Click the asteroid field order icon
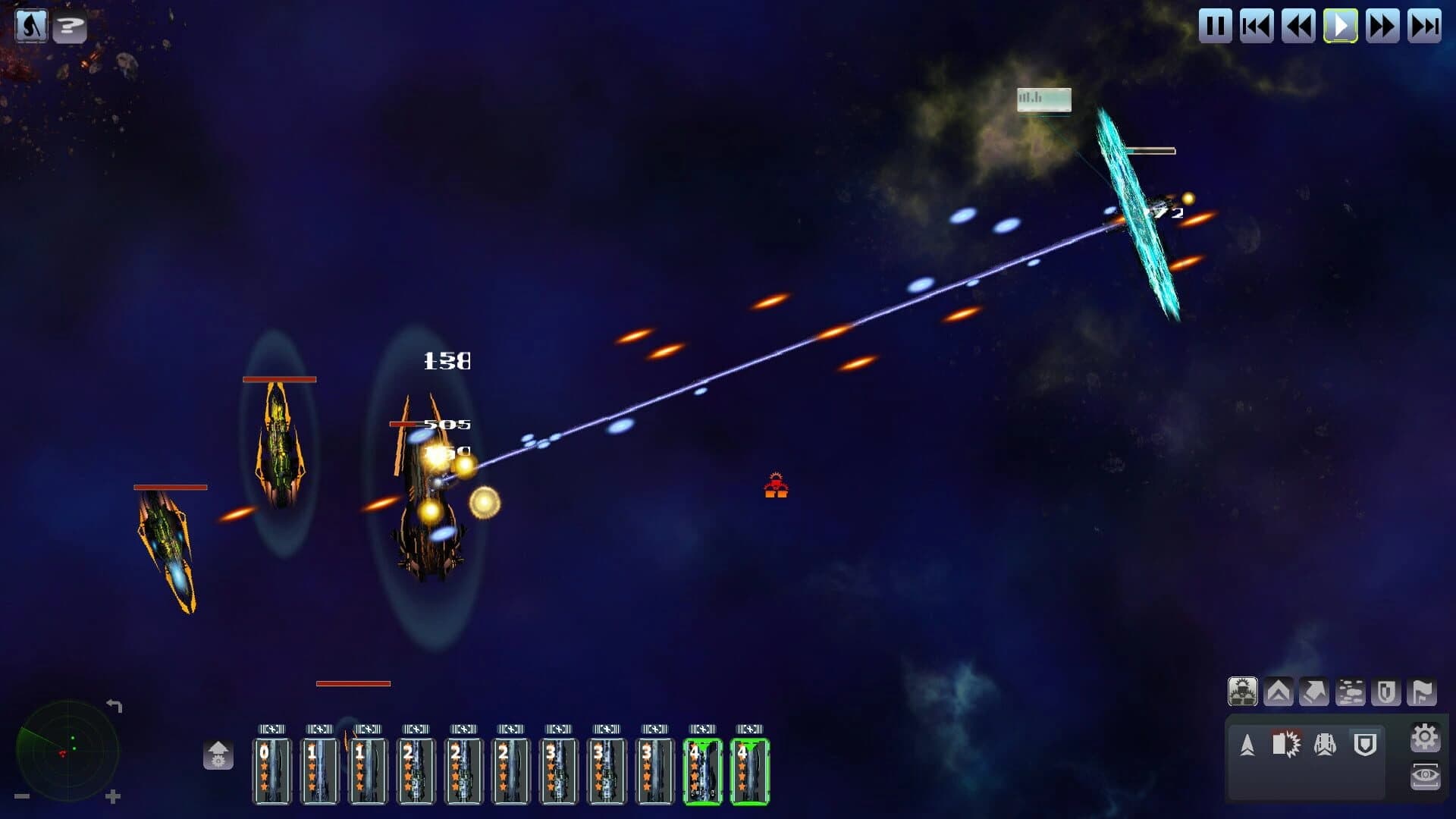Image resolution: width=1456 pixels, height=819 pixels. pyautogui.click(x=1351, y=692)
